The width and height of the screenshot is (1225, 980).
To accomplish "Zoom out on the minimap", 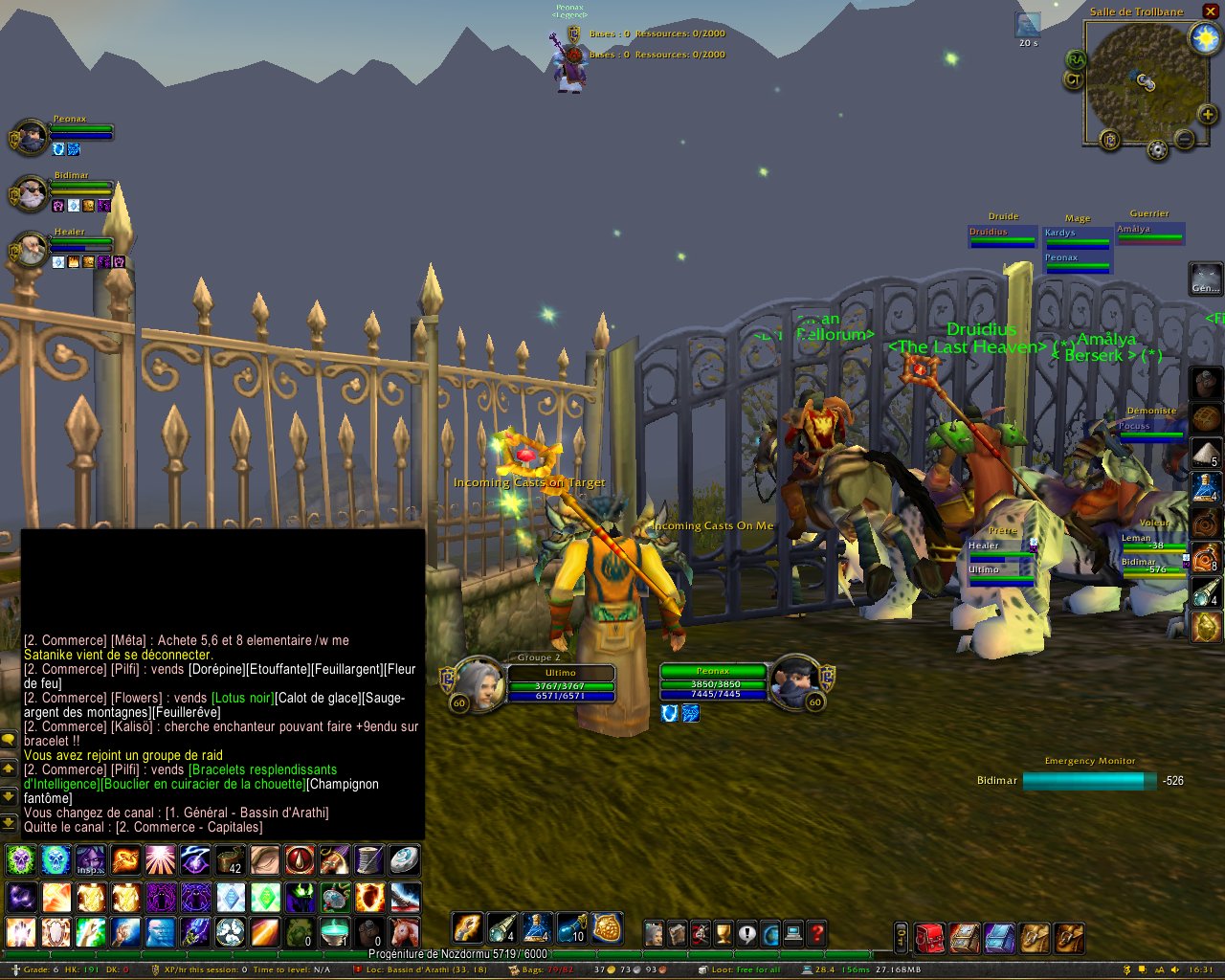I will [1184, 140].
